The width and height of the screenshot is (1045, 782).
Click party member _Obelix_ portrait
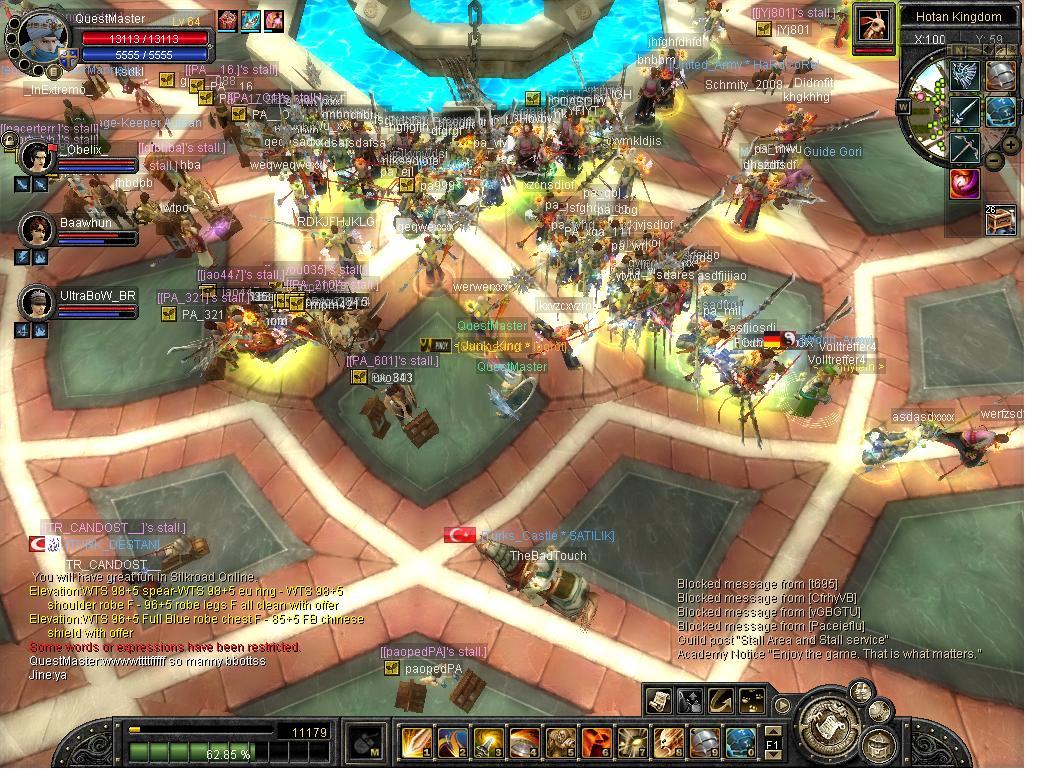(37, 158)
